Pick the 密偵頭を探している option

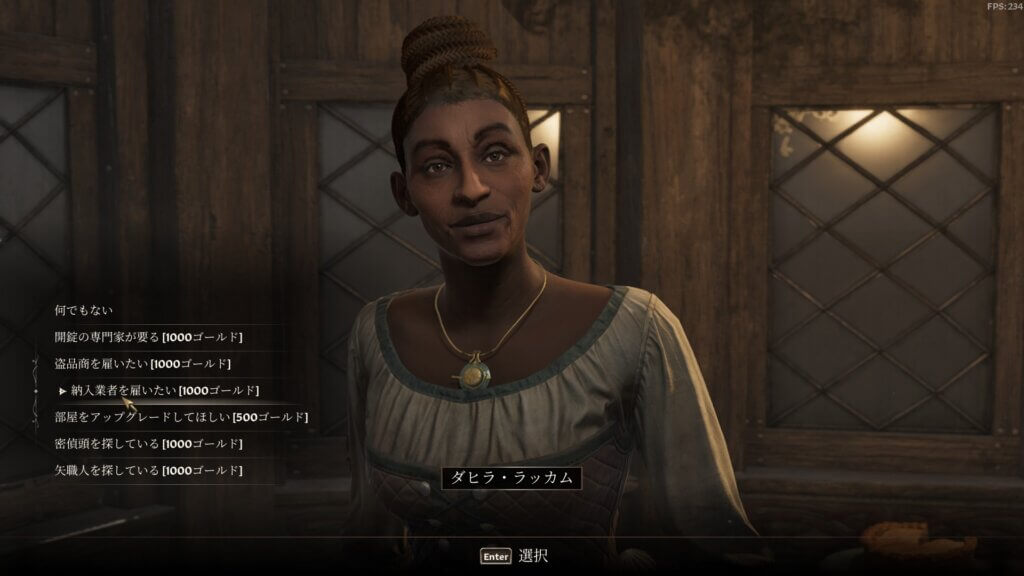148,443
